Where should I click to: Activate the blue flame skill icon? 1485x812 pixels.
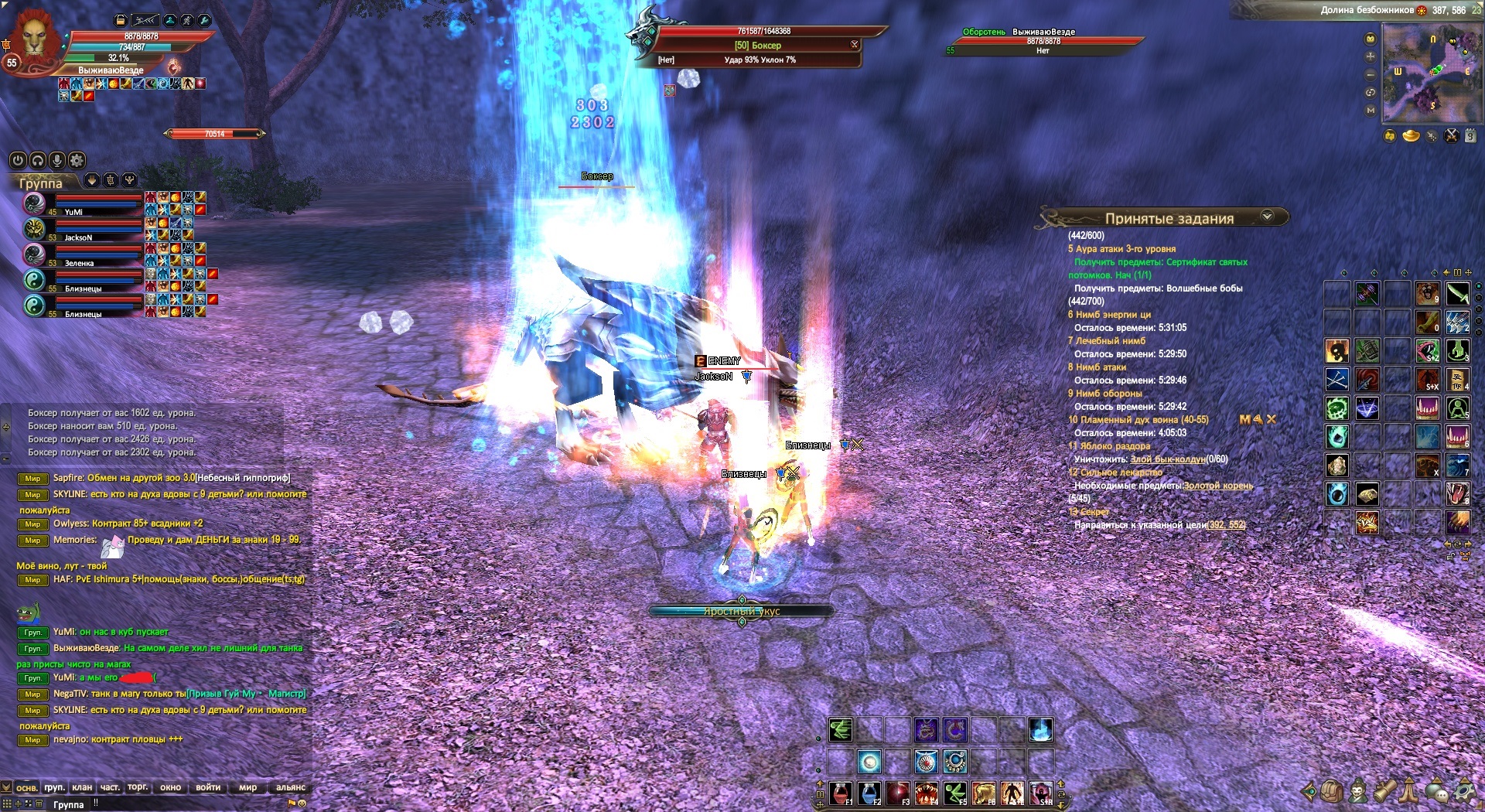1040,729
